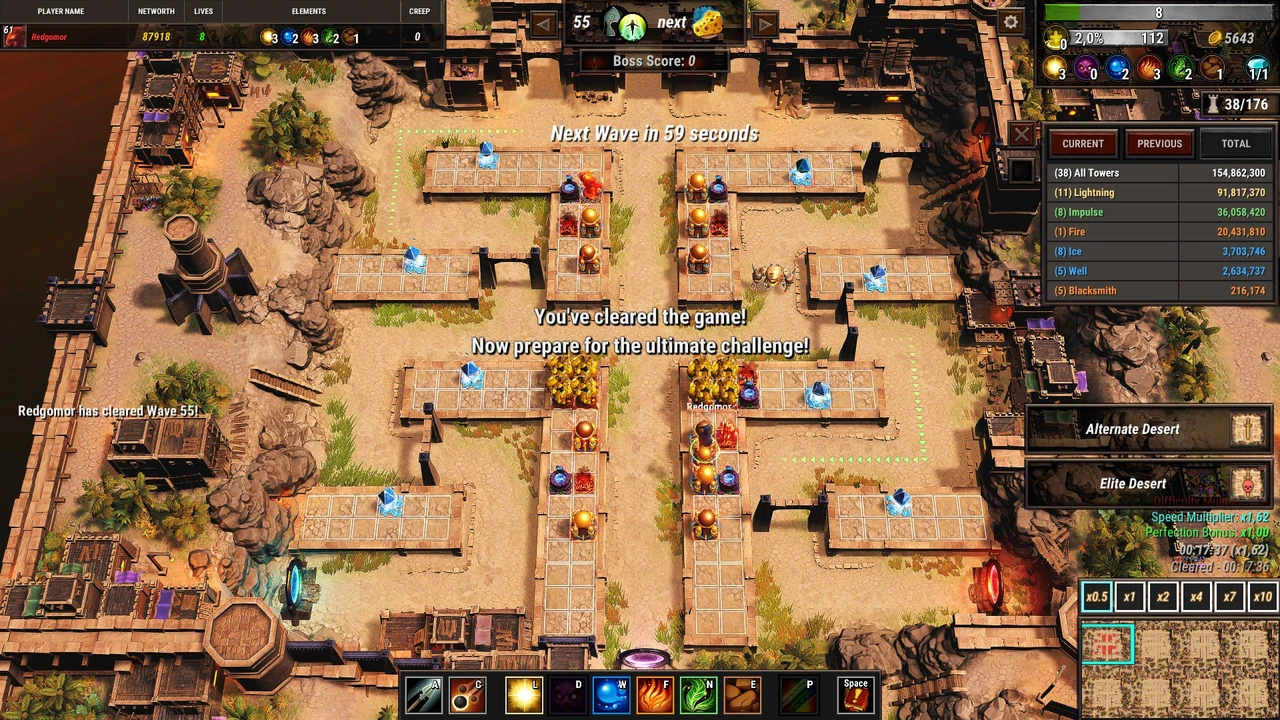Select the Nature element tower icon
1280x720 pixels.
(699, 694)
